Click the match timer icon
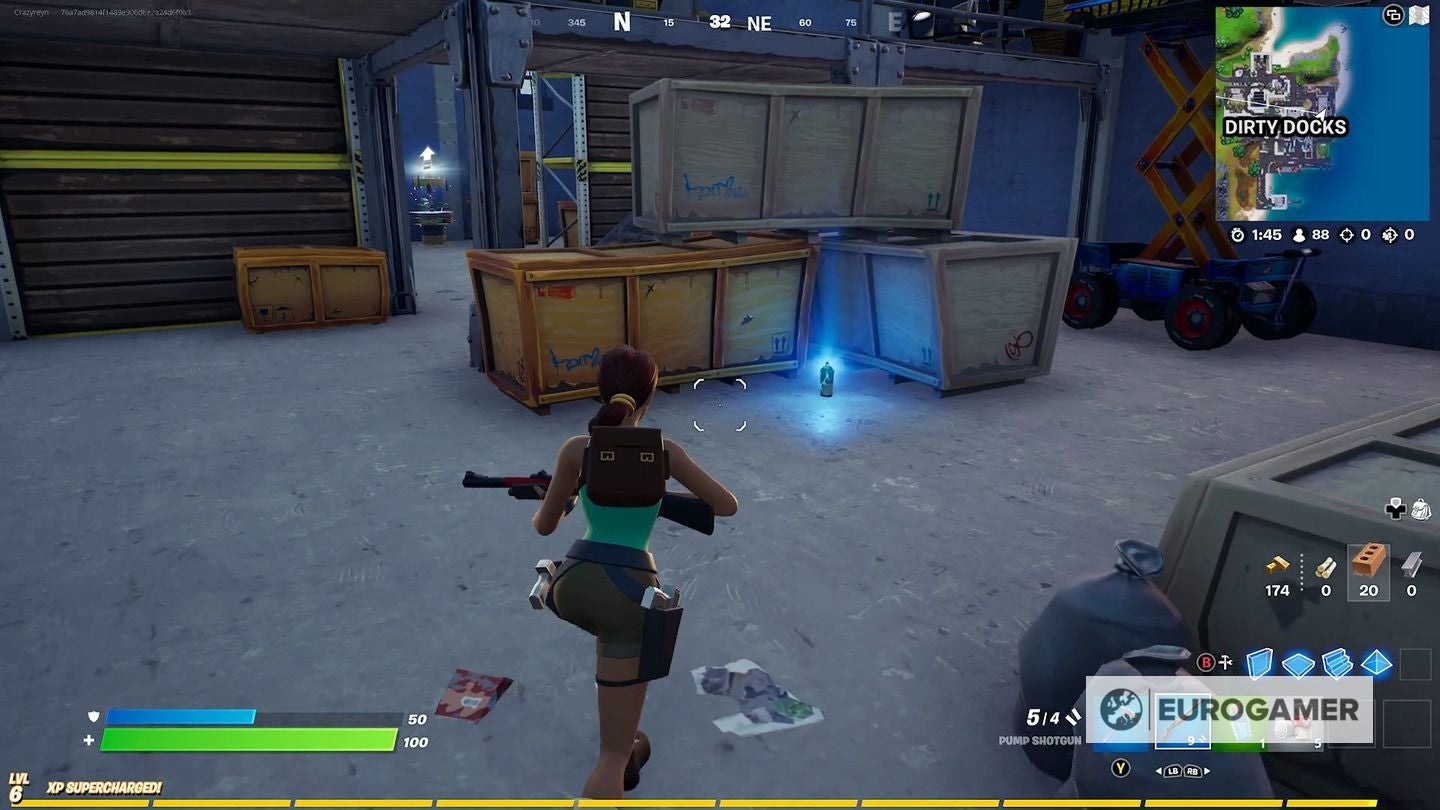 [x=1238, y=236]
